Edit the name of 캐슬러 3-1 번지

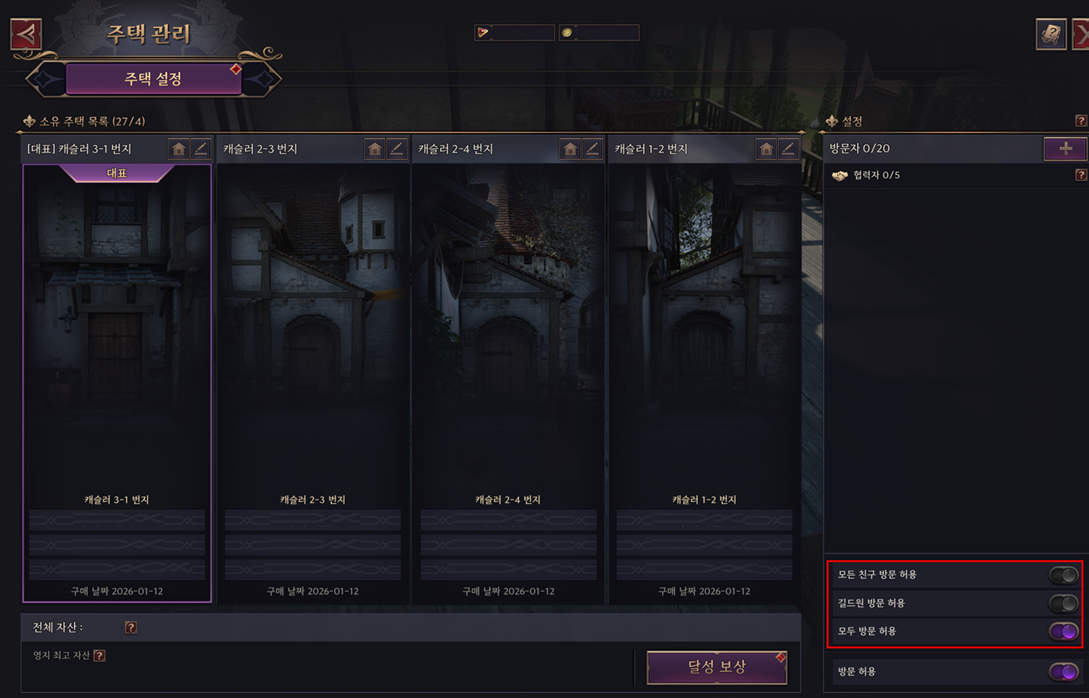point(201,149)
